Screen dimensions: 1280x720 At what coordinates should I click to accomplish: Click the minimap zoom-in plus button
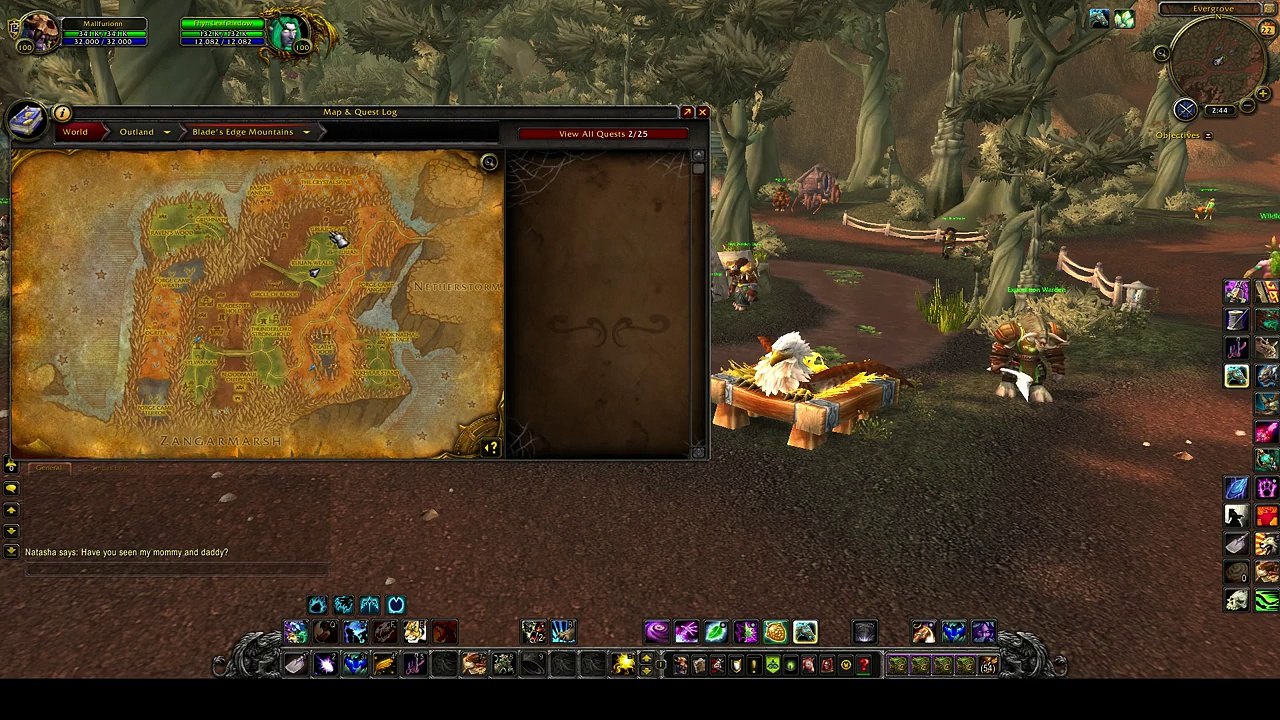[1262, 94]
